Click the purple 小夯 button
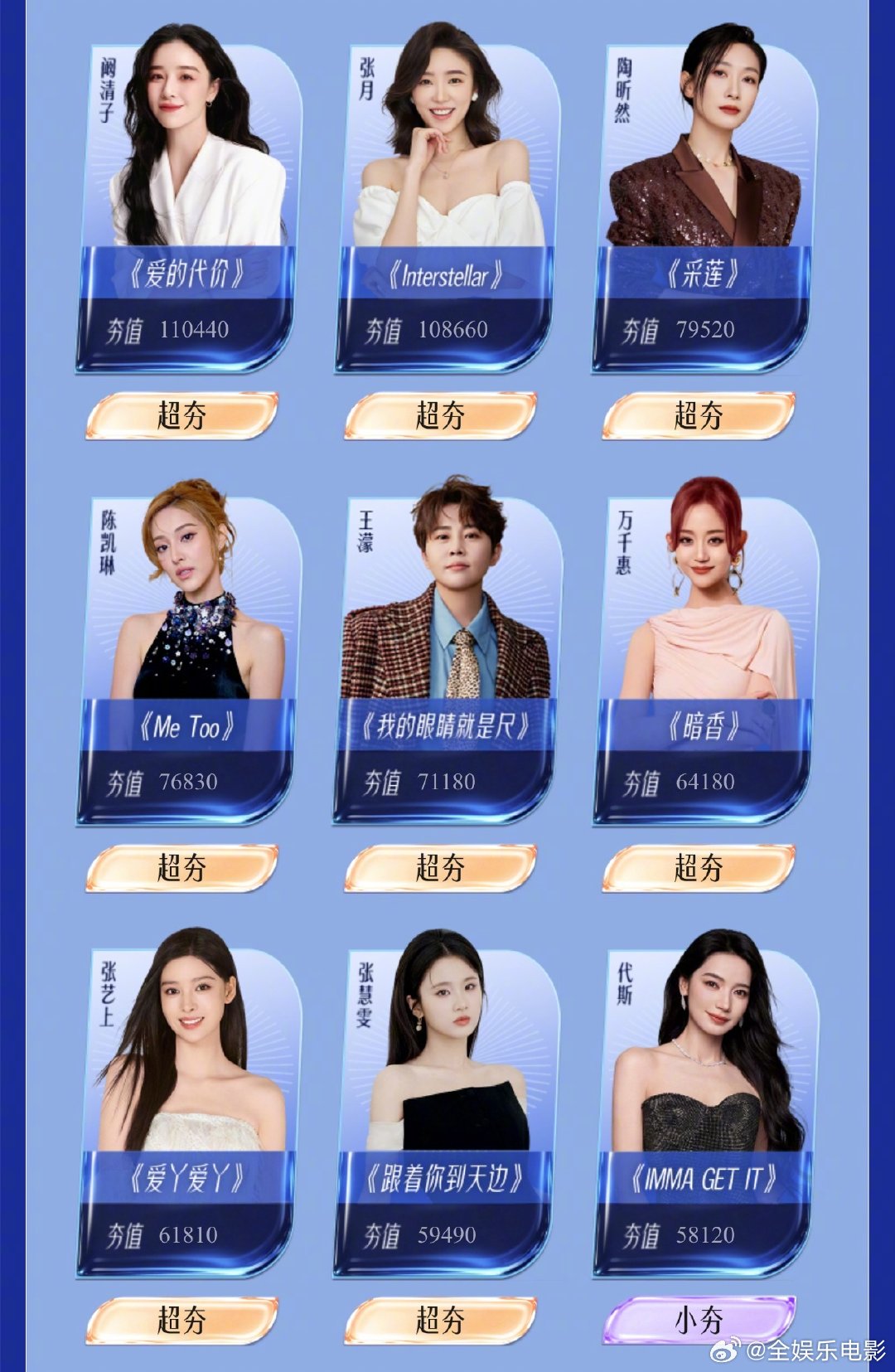Image resolution: width=895 pixels, height=1372 pixels. [699, 1320]
